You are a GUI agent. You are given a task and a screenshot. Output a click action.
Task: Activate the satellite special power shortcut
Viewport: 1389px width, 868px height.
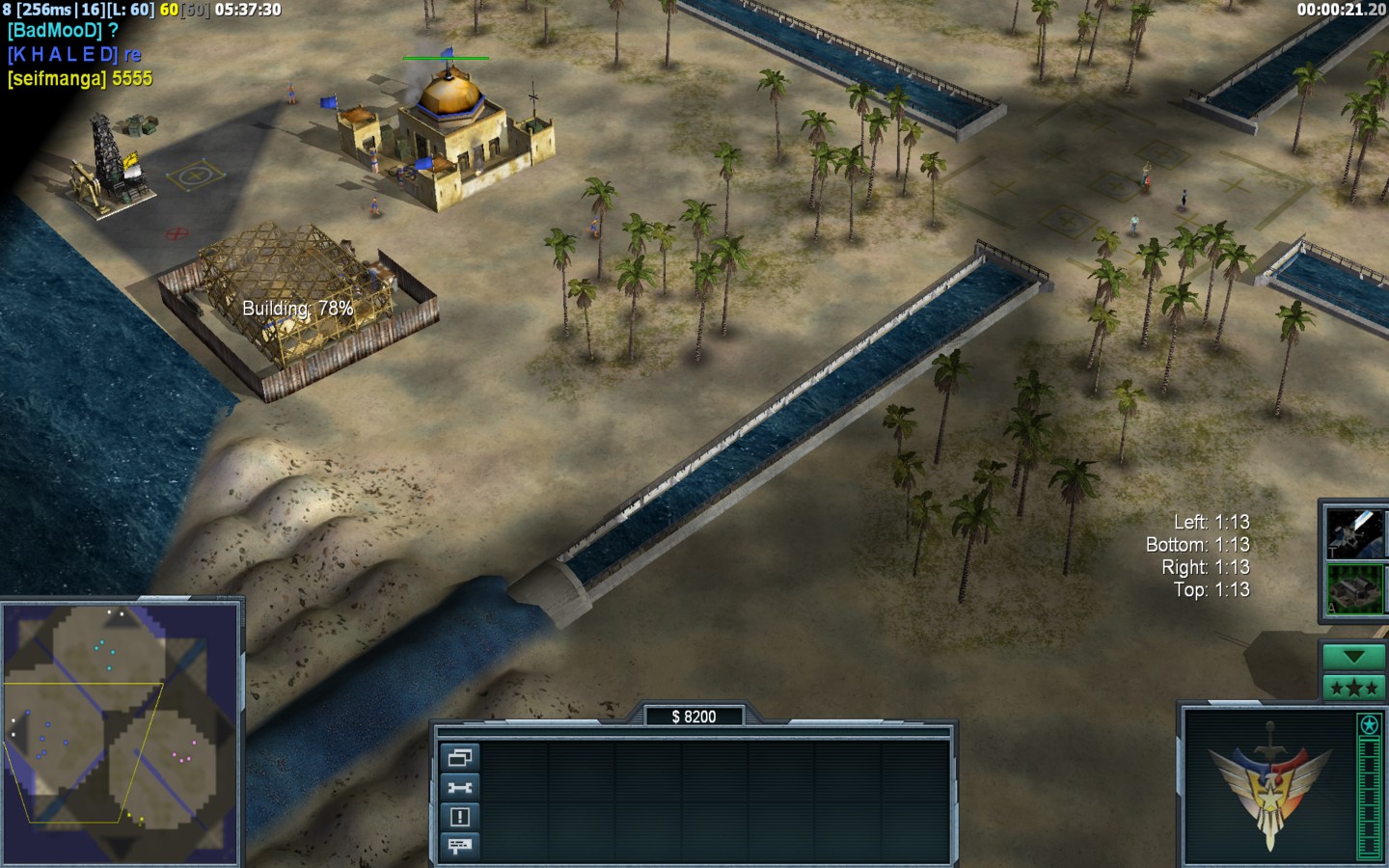click(x=1354, y=531)
